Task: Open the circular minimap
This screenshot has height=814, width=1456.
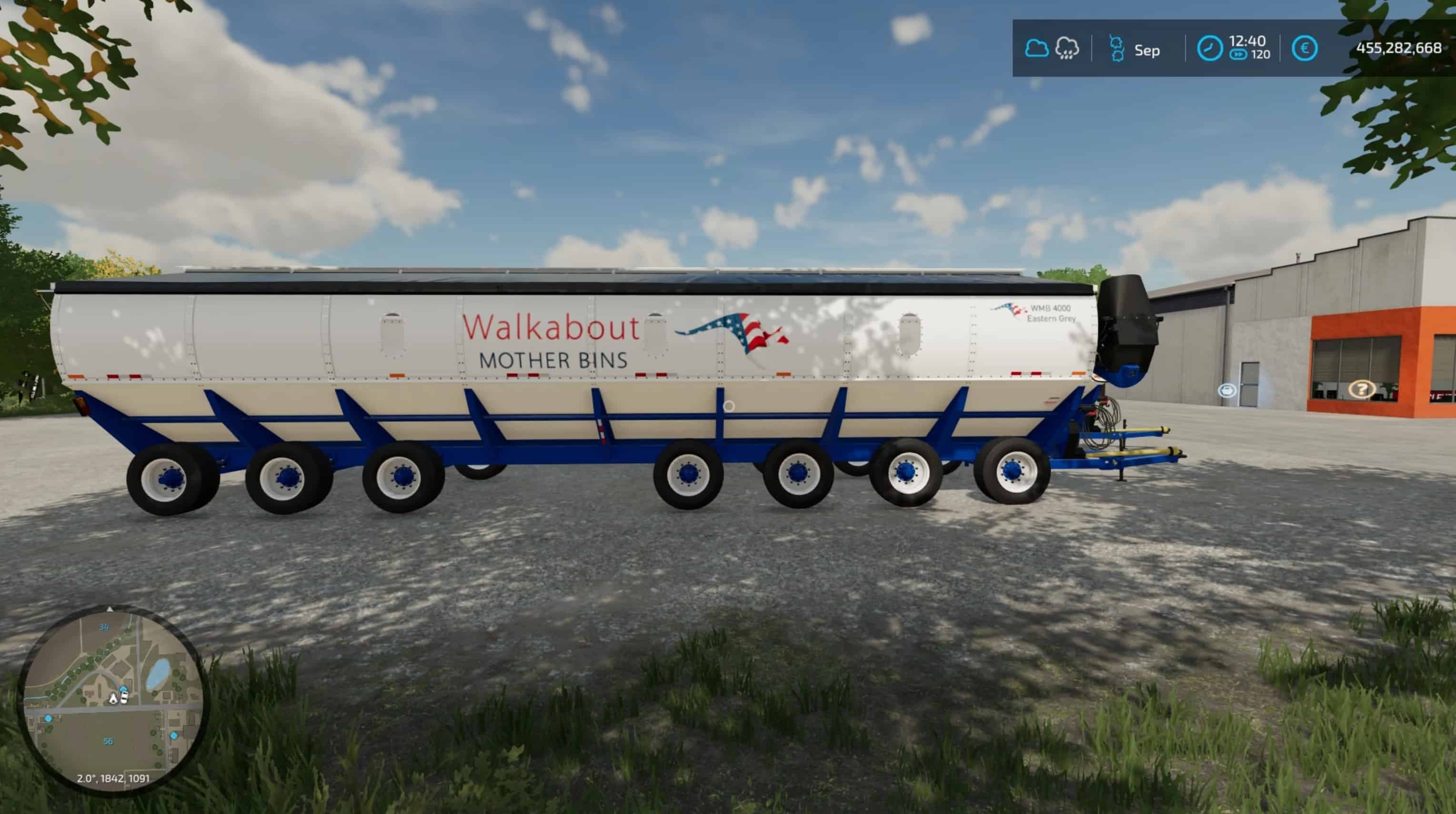Action: [x=111, y=699]
